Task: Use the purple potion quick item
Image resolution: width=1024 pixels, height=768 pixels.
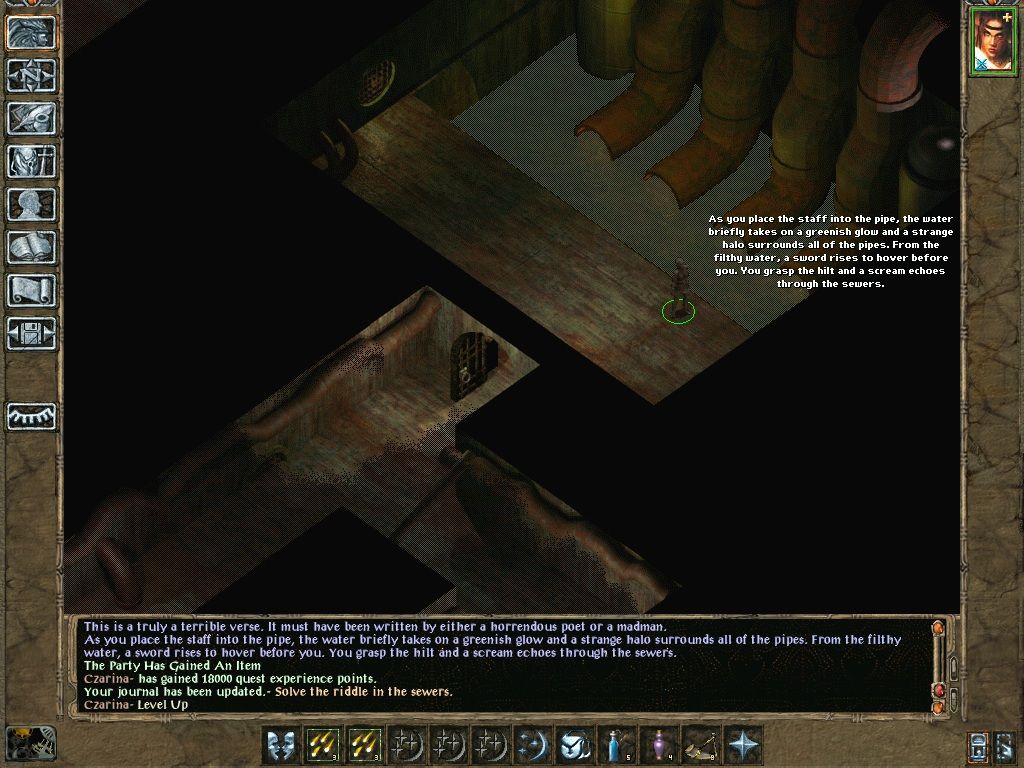Action: click(x=660, y=745)
